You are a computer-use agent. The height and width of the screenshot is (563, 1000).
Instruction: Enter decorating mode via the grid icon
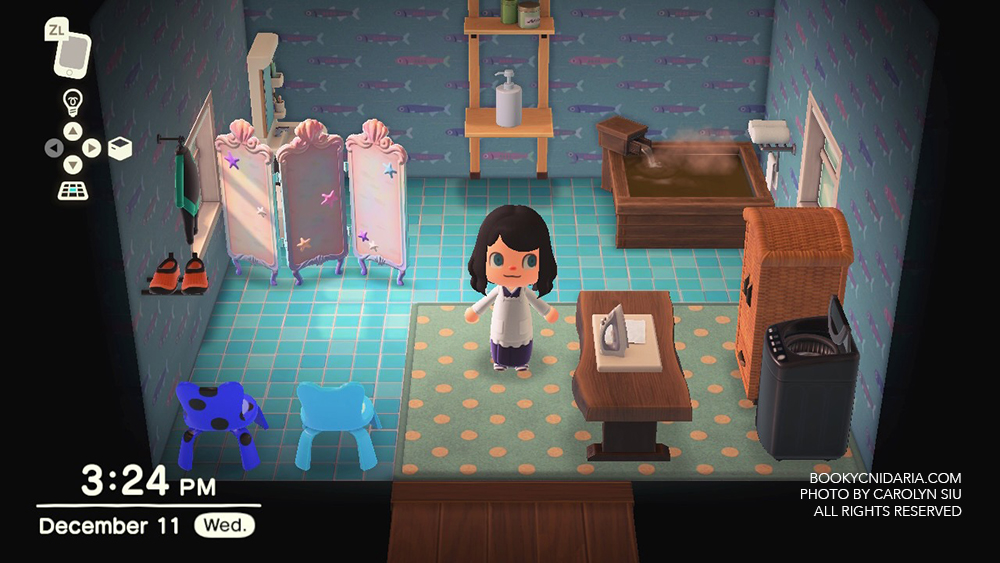pyautogui.click(x=72, y=190)
